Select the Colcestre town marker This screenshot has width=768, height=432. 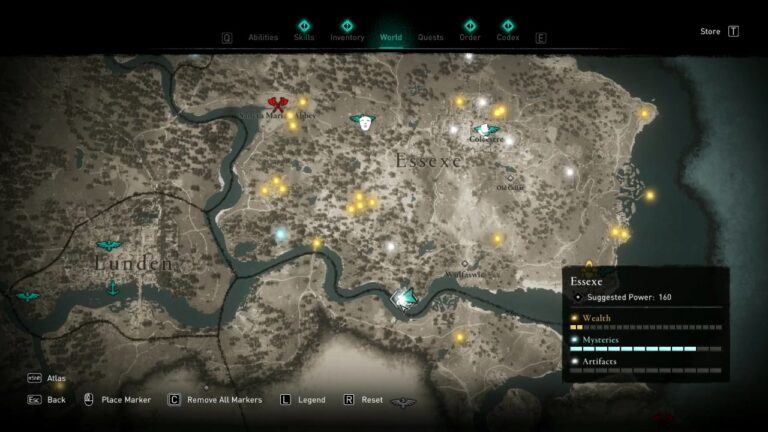(486, 130)
